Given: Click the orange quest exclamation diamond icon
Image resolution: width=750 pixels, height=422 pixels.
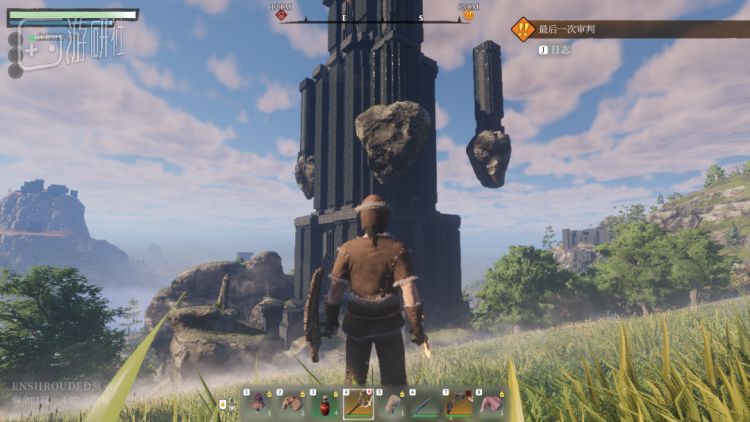Looking at the screenshot, I should tap(523, 29).
